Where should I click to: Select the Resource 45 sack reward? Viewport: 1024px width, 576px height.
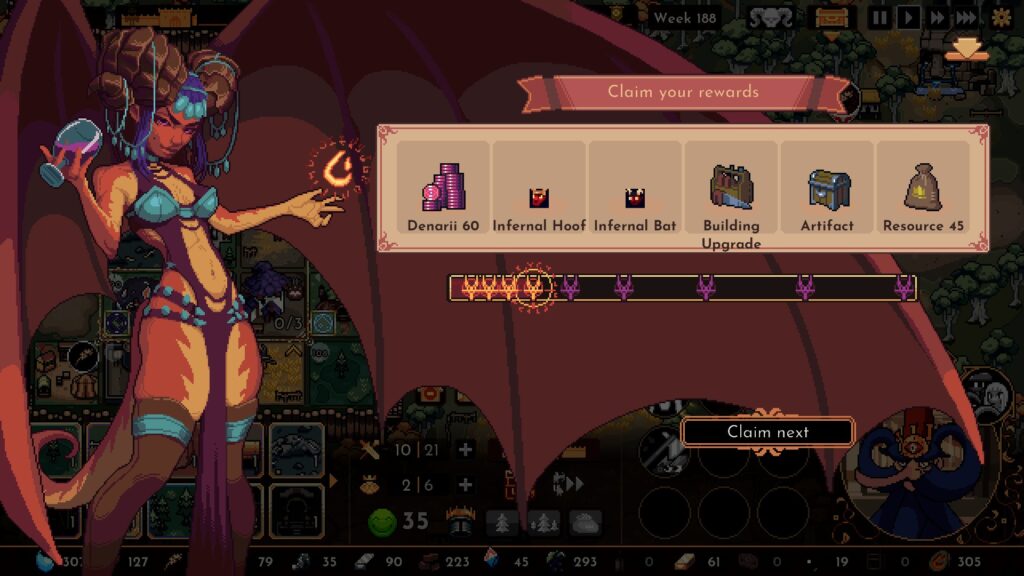pos(923,190)
